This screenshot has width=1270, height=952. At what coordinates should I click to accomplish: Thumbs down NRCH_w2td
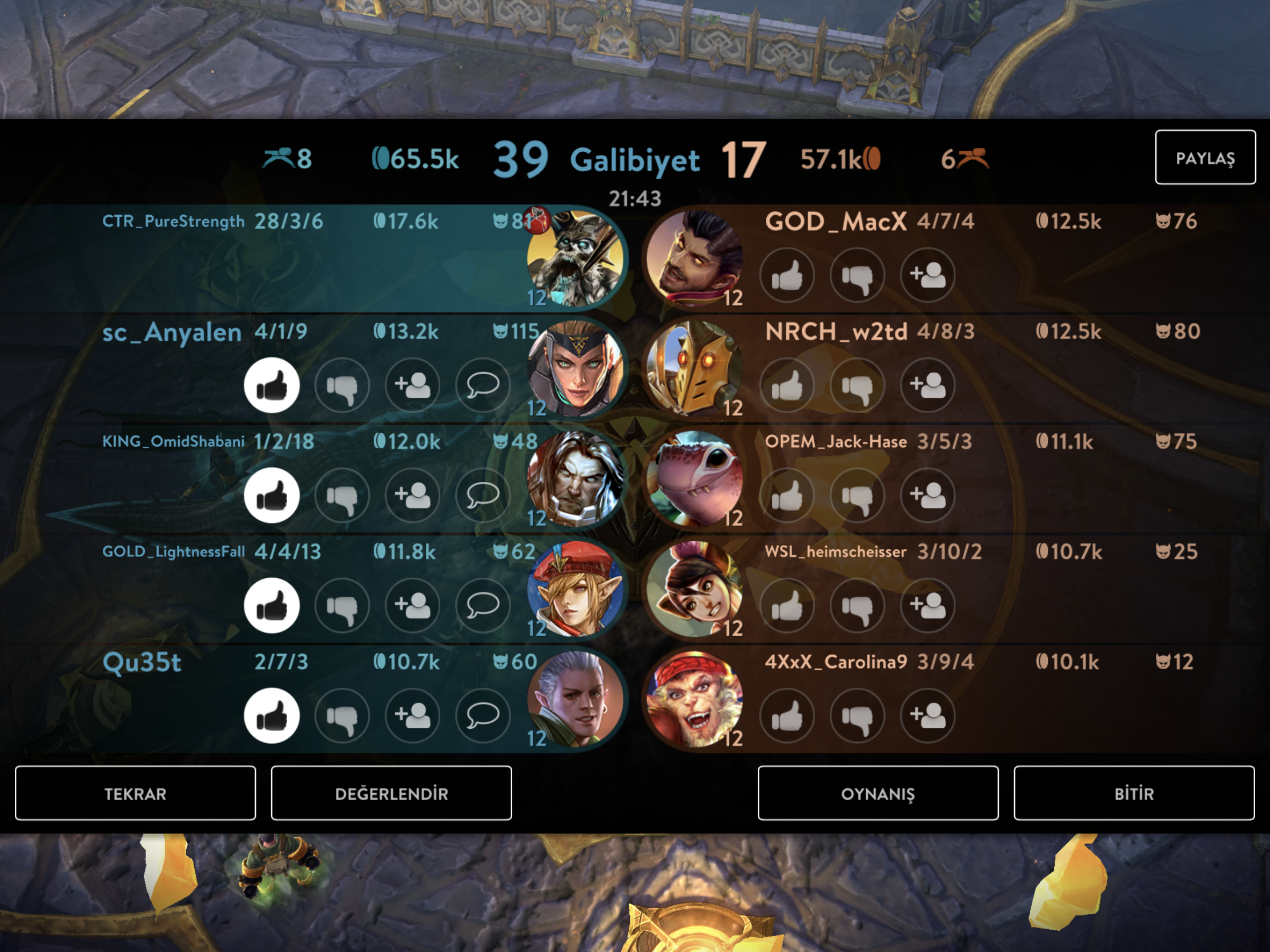click(857, 385)
